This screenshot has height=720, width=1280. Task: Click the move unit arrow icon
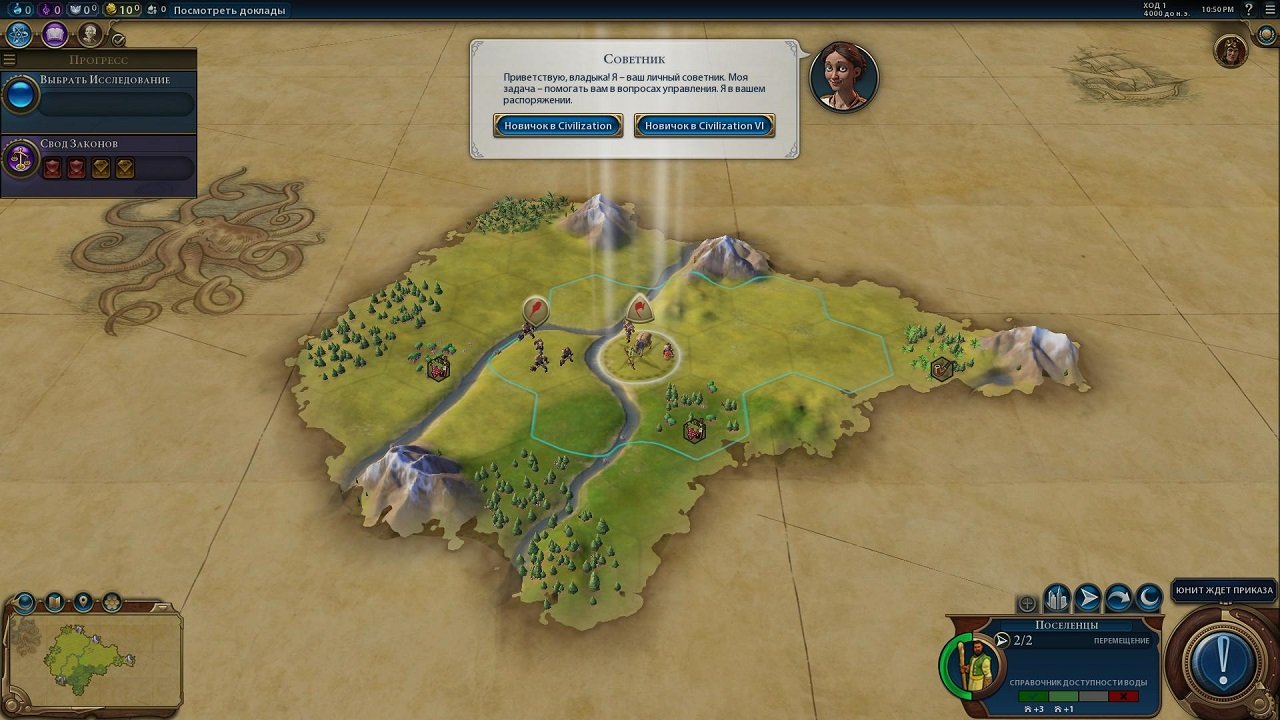coord(1088,595)
